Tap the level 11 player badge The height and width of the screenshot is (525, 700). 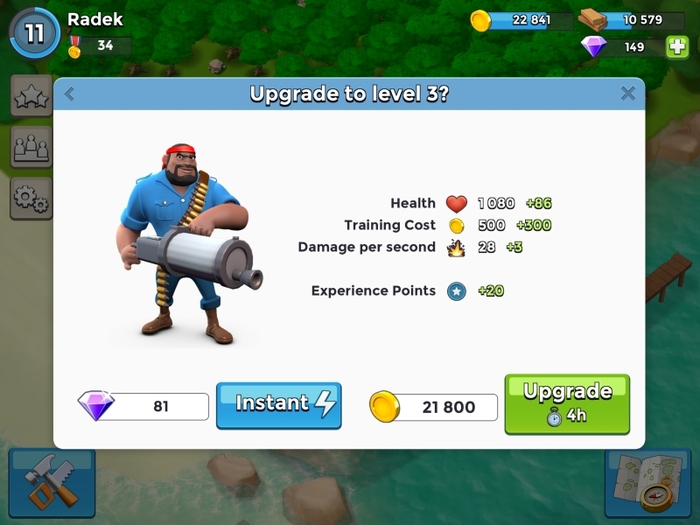35,33
